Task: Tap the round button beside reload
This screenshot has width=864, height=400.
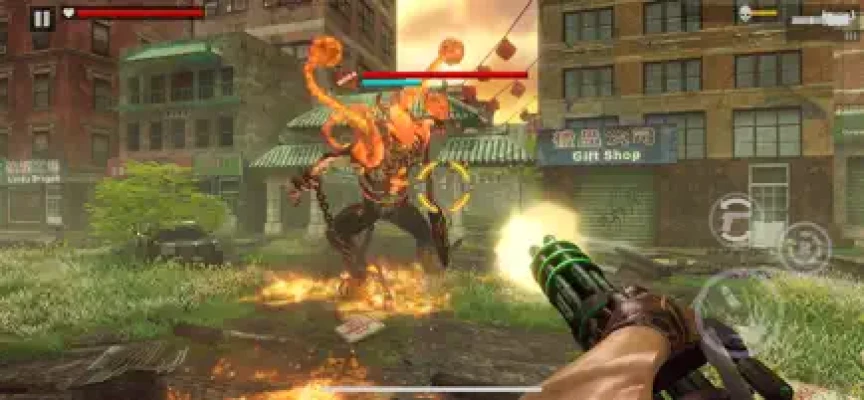Action: [x=804, y=246]
